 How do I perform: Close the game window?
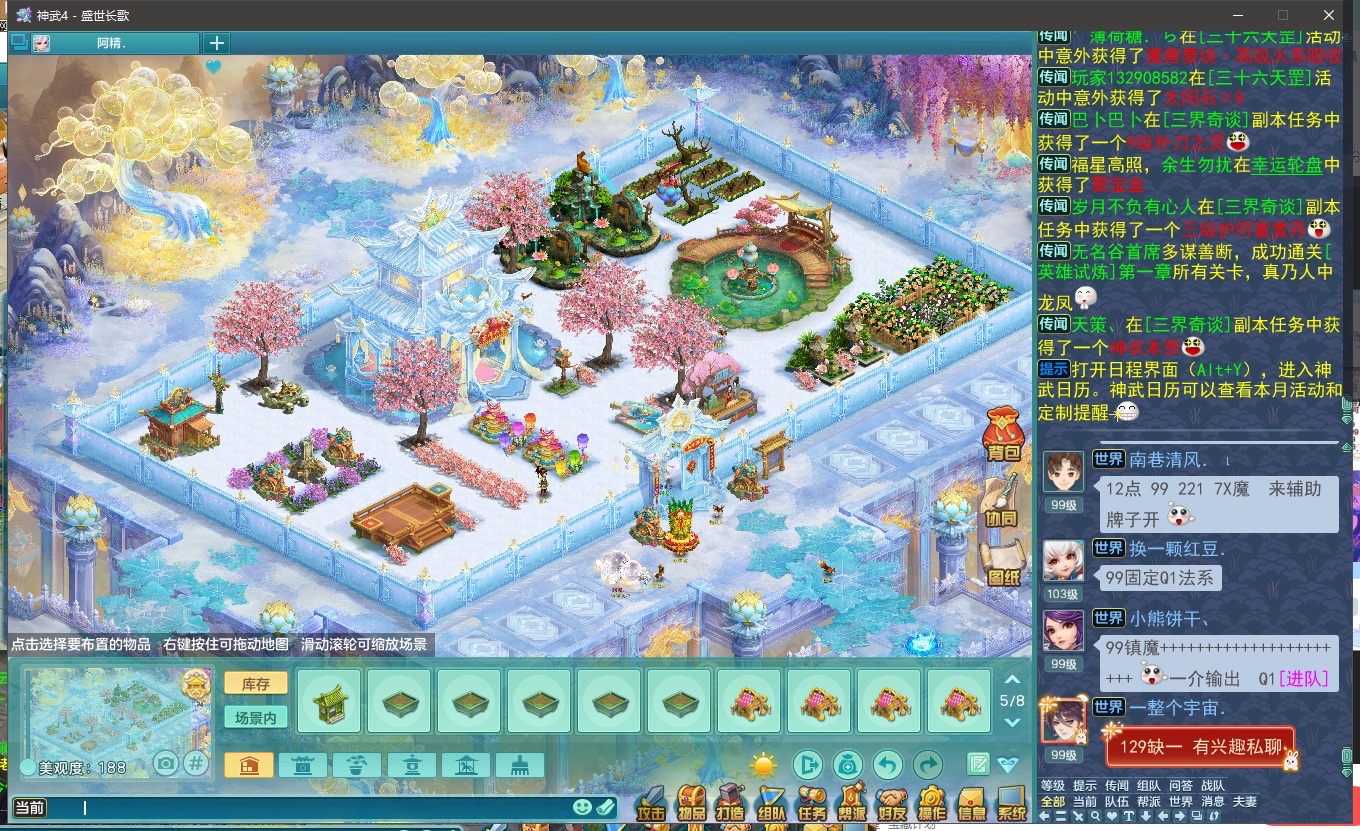pos(1329,15)
